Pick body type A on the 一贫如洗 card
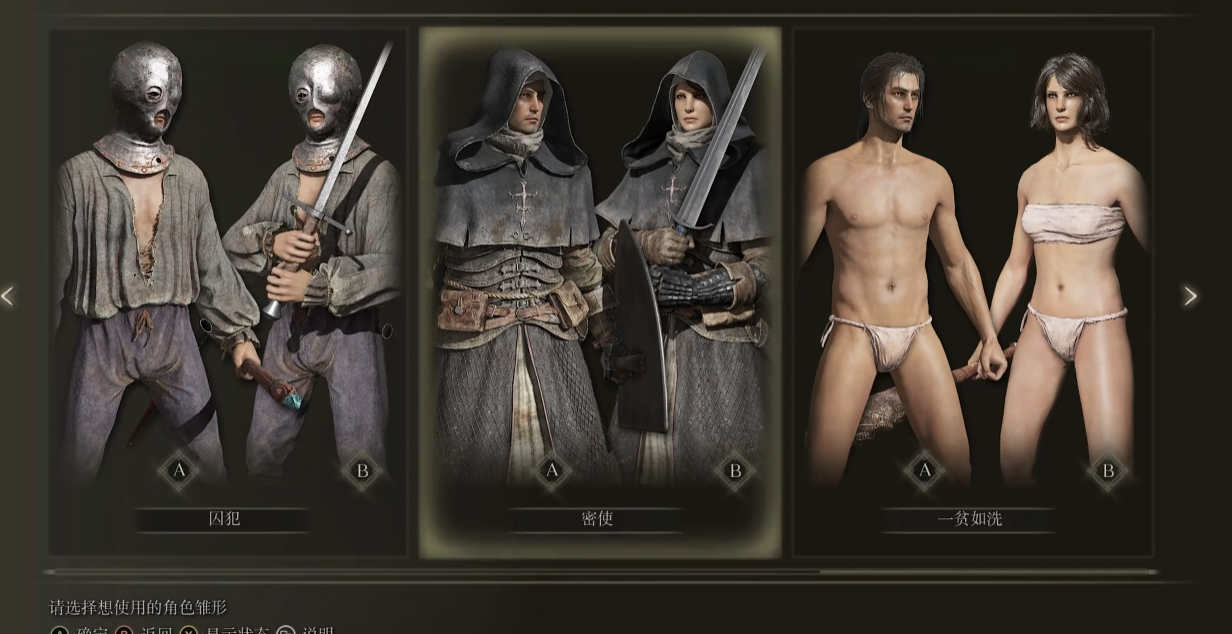This screenshot has width=1232, height=634. [924, 471]
